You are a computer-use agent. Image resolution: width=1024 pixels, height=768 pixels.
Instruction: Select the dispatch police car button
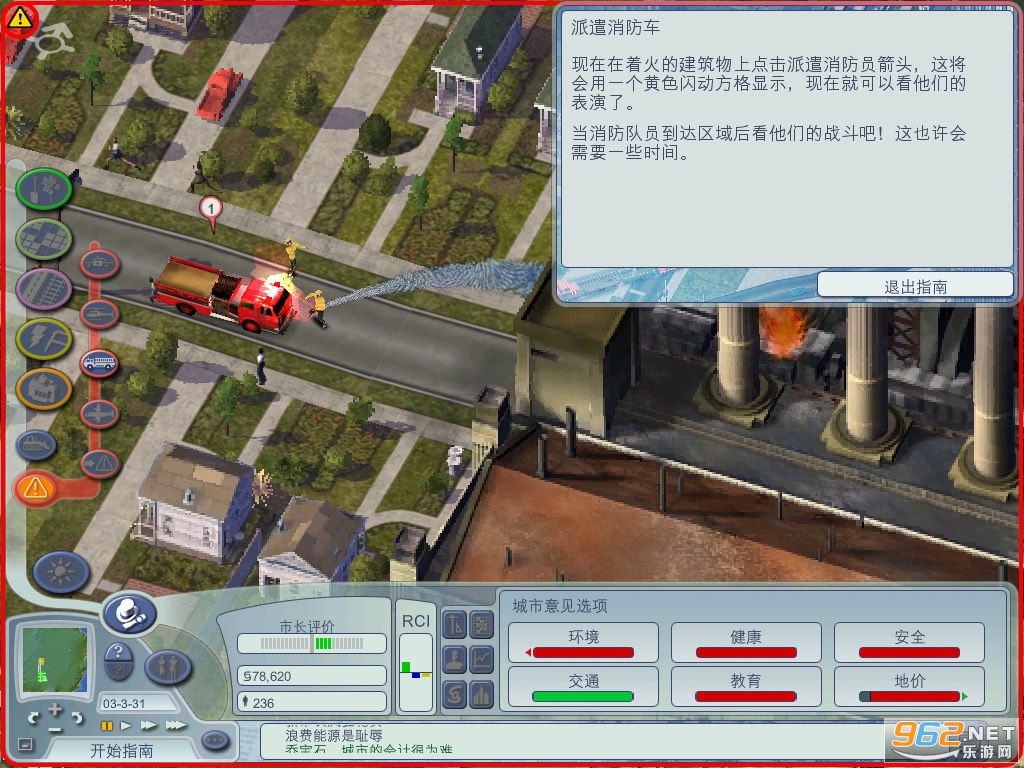99,264
